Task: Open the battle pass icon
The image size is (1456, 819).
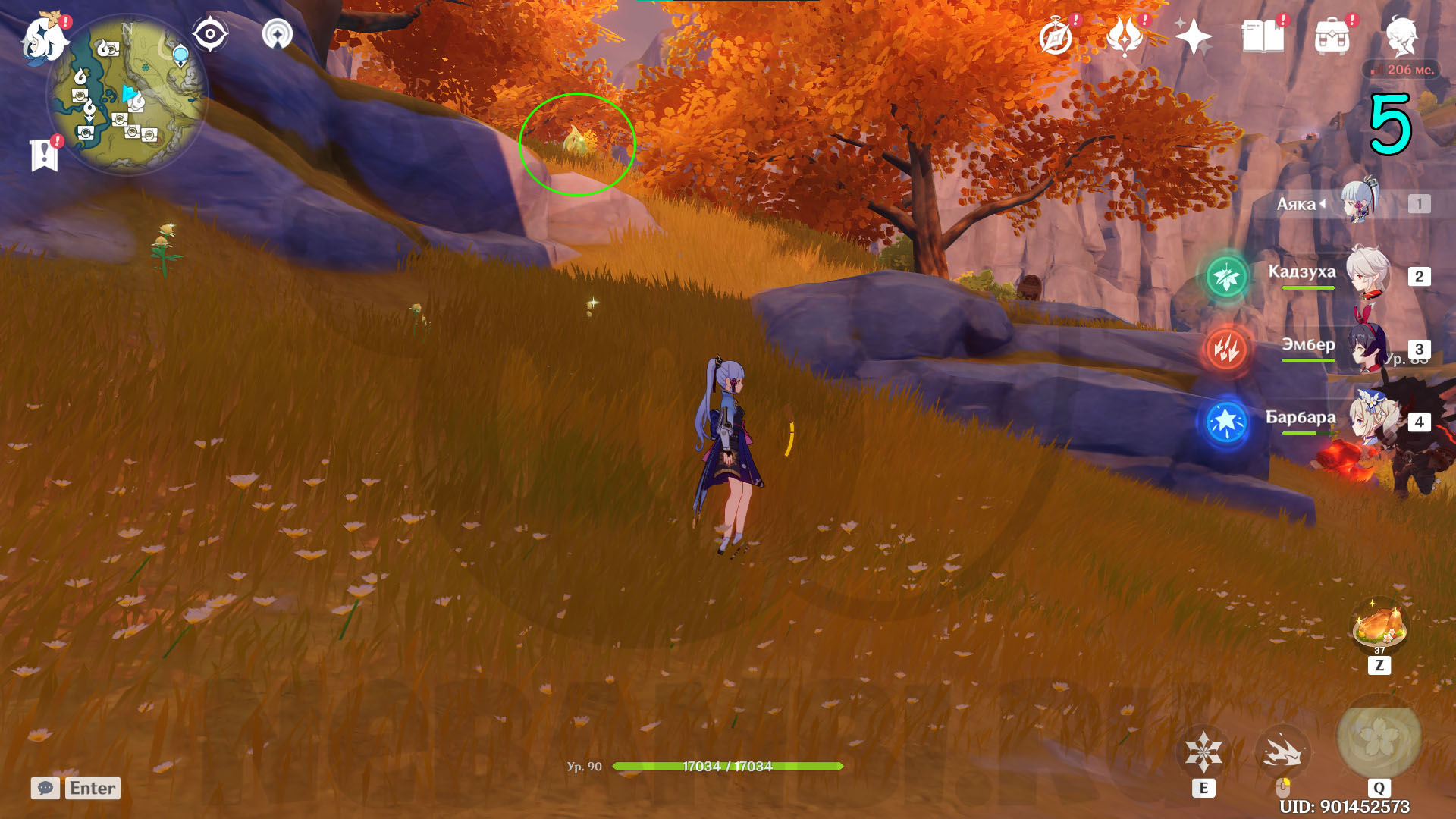Action: tap(1125, 36)
